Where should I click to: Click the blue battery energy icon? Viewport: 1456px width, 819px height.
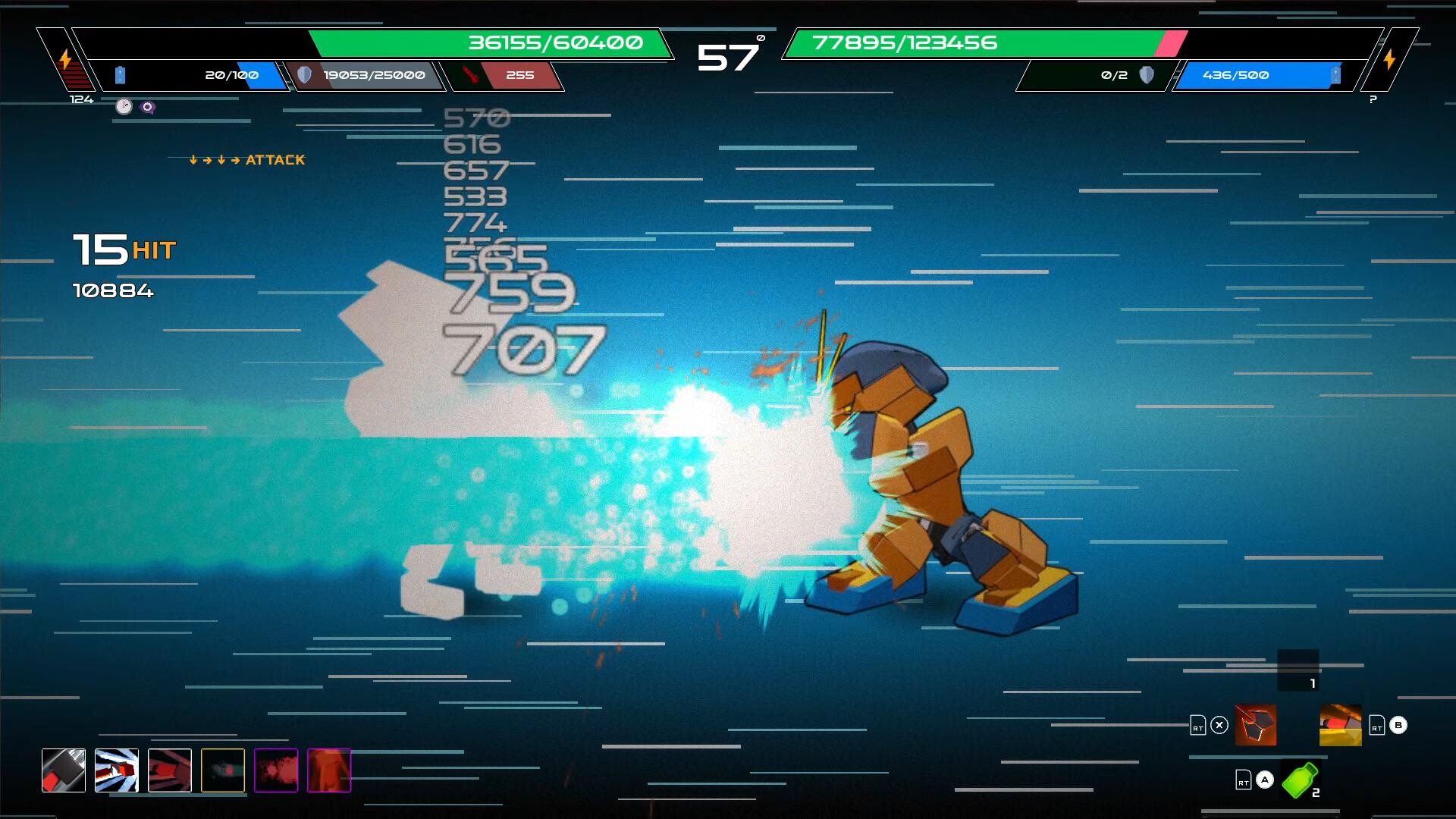119,74
